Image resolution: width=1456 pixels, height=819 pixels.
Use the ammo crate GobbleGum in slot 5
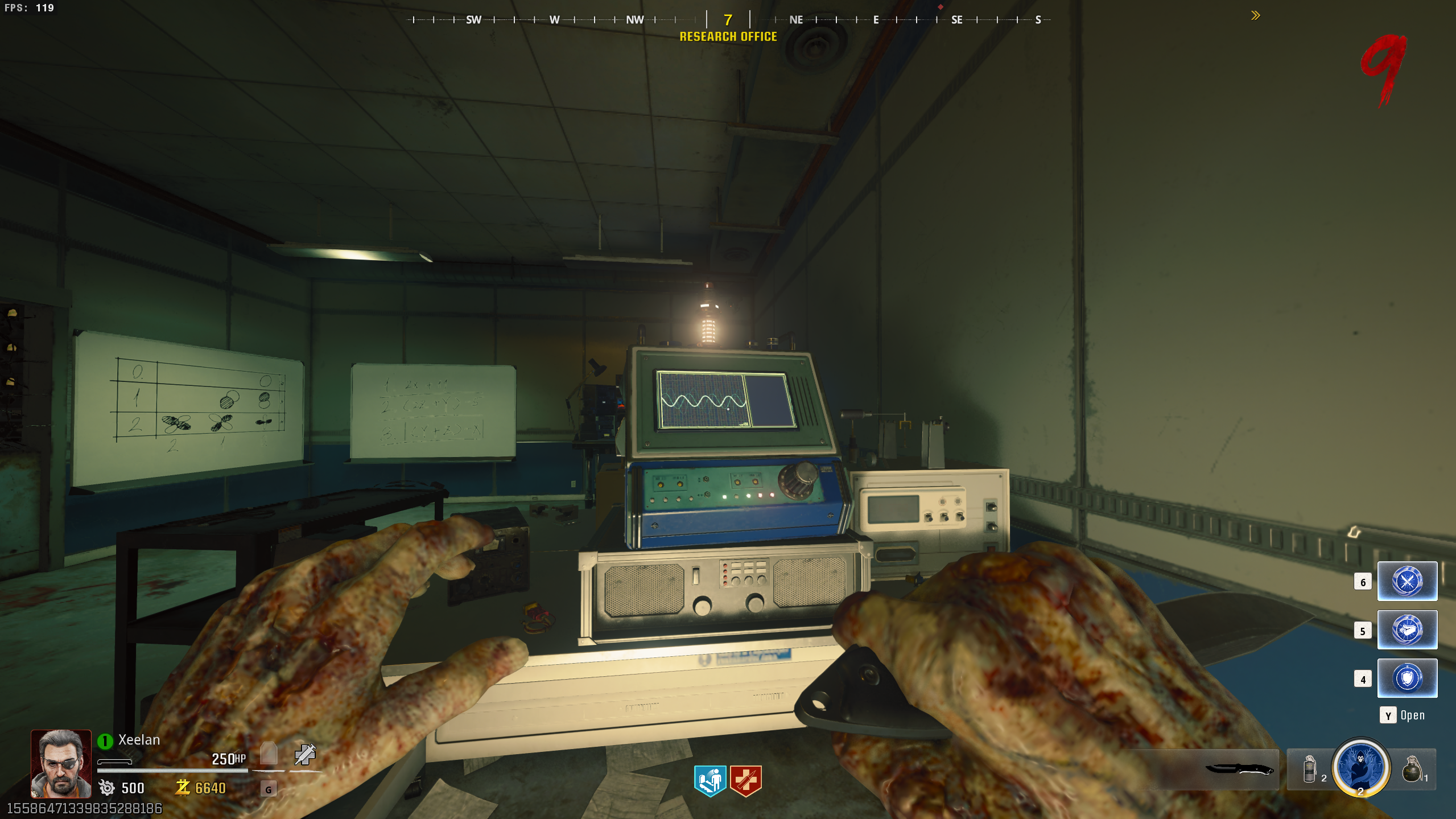1406,629
